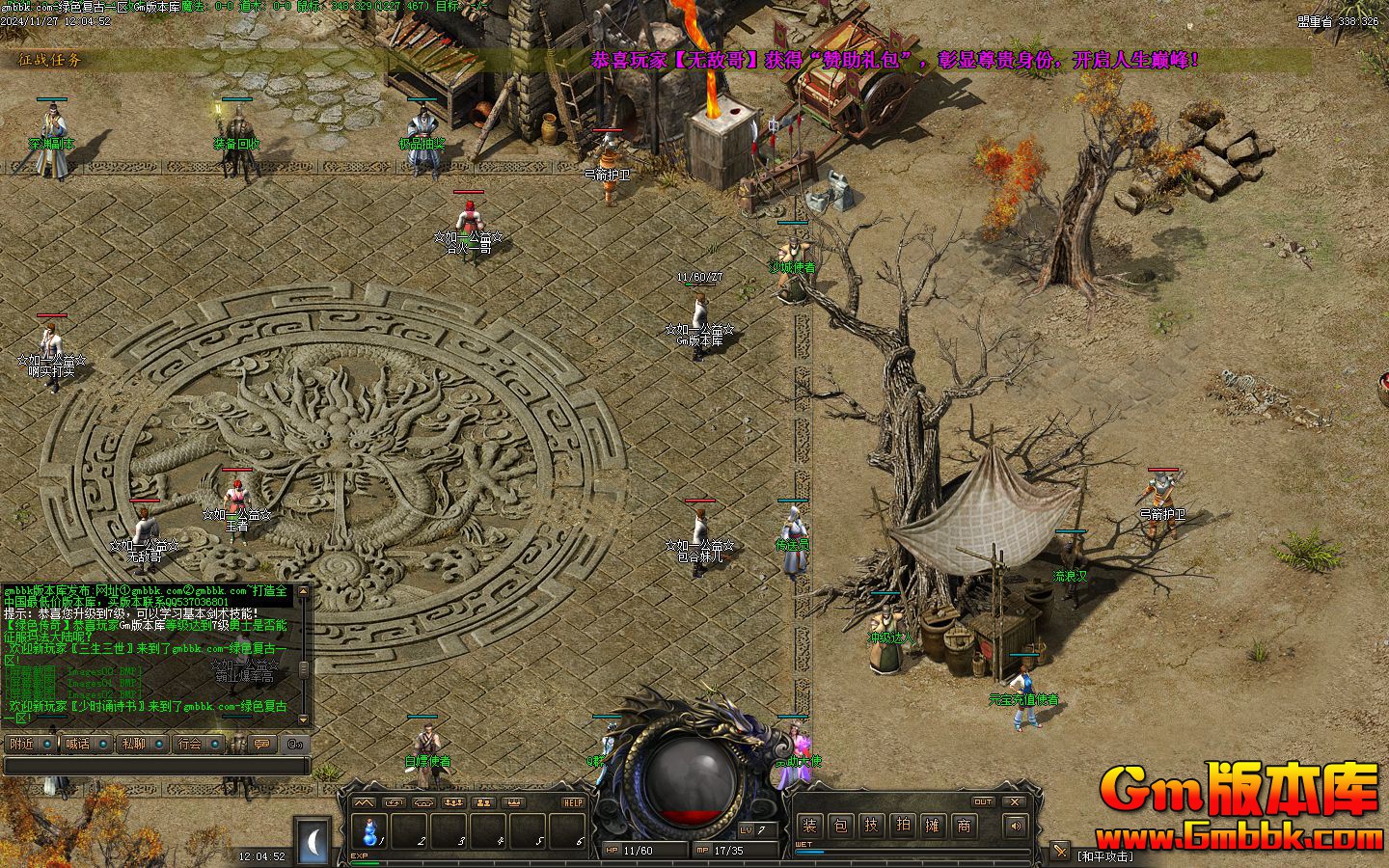Open the HELP panel

click(x=573, y=802)
